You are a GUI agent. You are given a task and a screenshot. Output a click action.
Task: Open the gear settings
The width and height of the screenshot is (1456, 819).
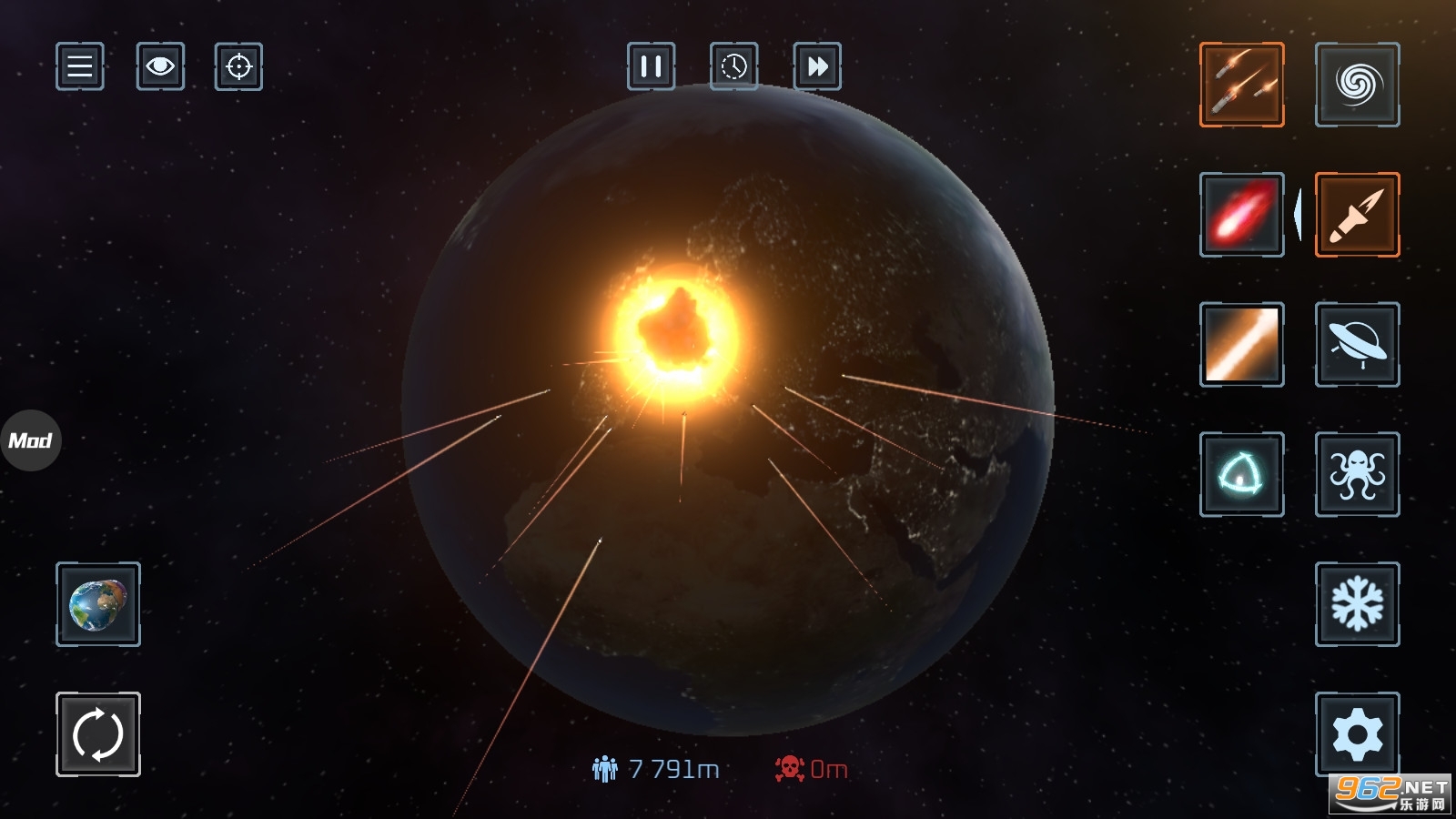1357,733
